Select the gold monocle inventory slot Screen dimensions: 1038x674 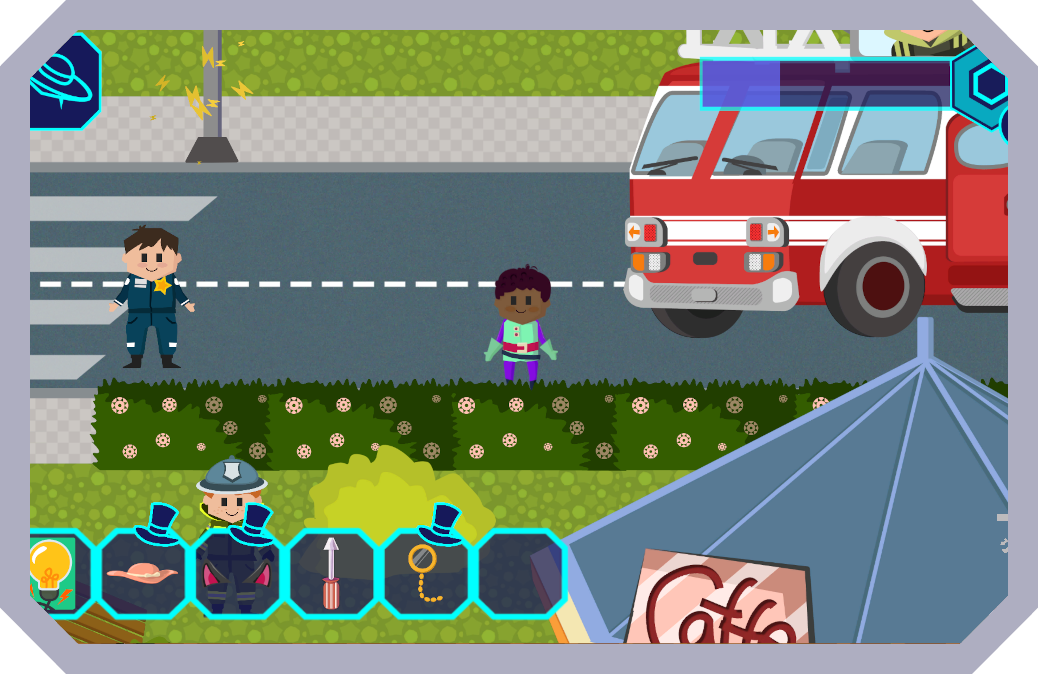(426, 573)
